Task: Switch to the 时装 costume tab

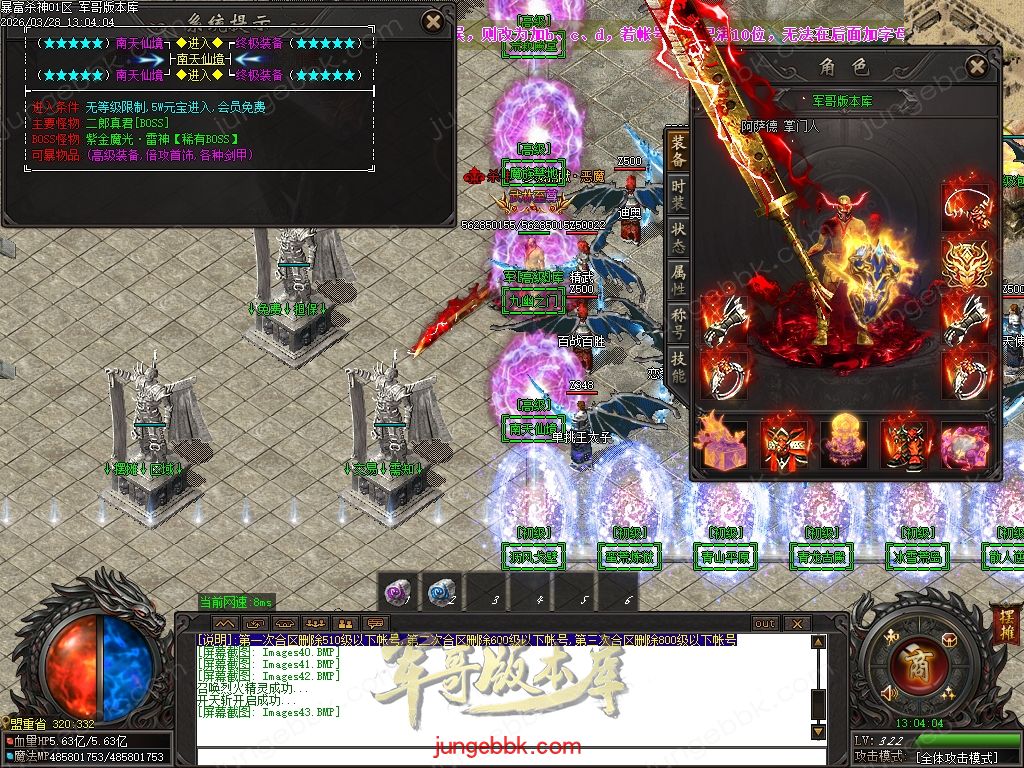Action: 679,195
